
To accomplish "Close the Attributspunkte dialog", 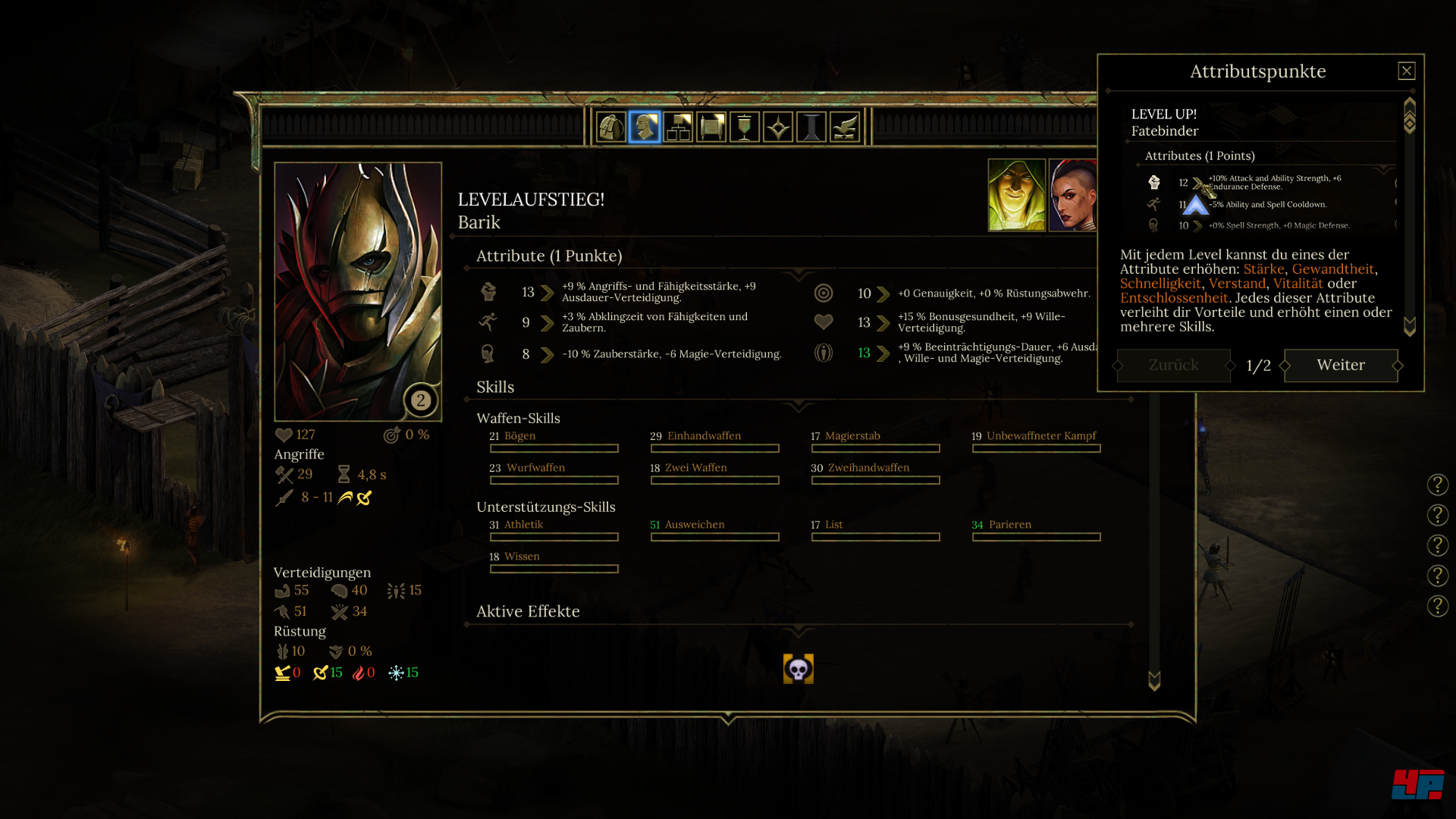I will point(1407,70).
